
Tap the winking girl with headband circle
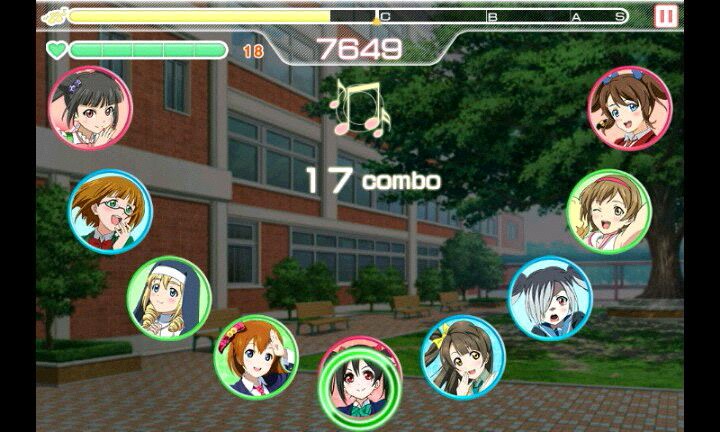pyautogui.click(x=608, y=211)
